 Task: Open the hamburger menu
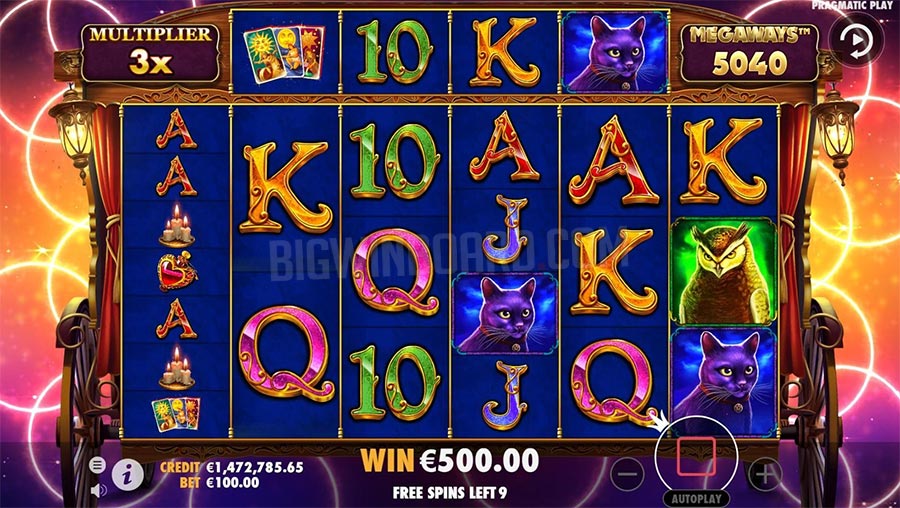tap(97, 465)
